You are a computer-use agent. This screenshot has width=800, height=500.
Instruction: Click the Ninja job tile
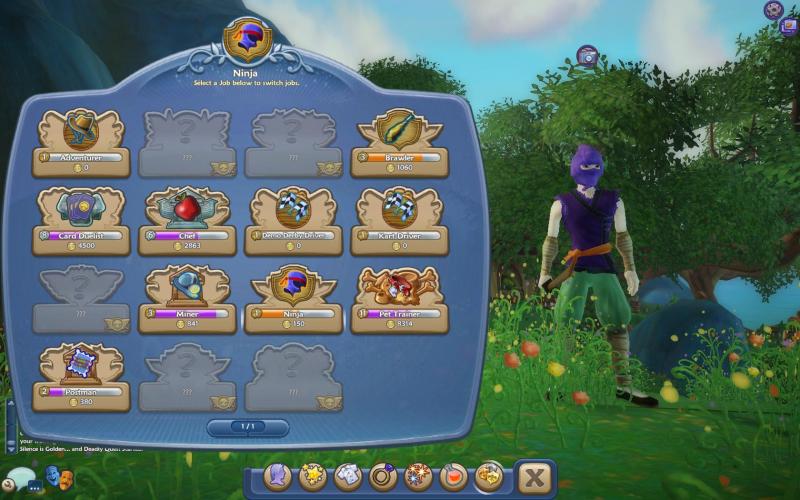tap(293, 298)
